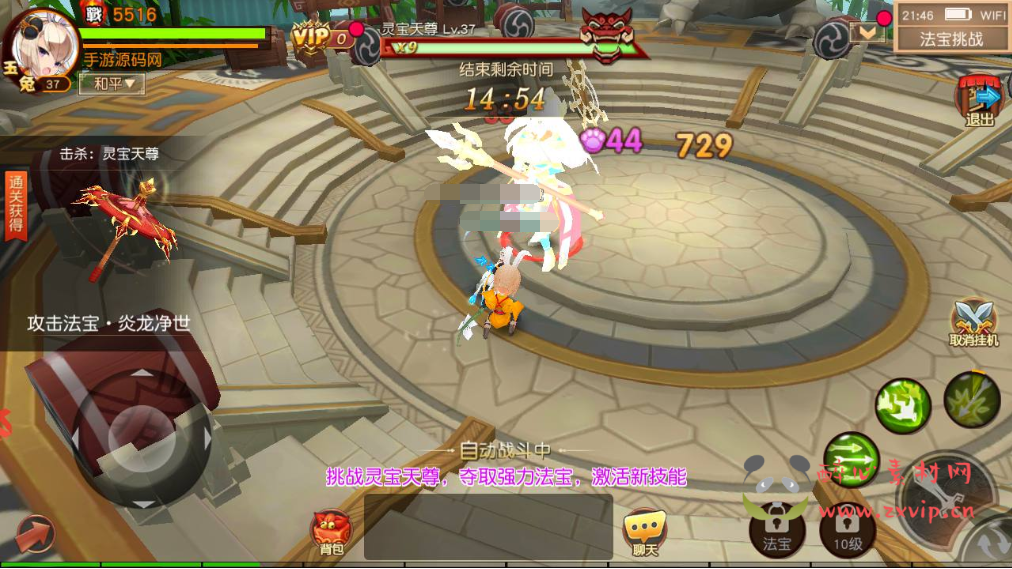Toggle off auto-battle with 取消挂机
Image resolution: width=1012 pixels, height=569 pixels.
974,324
